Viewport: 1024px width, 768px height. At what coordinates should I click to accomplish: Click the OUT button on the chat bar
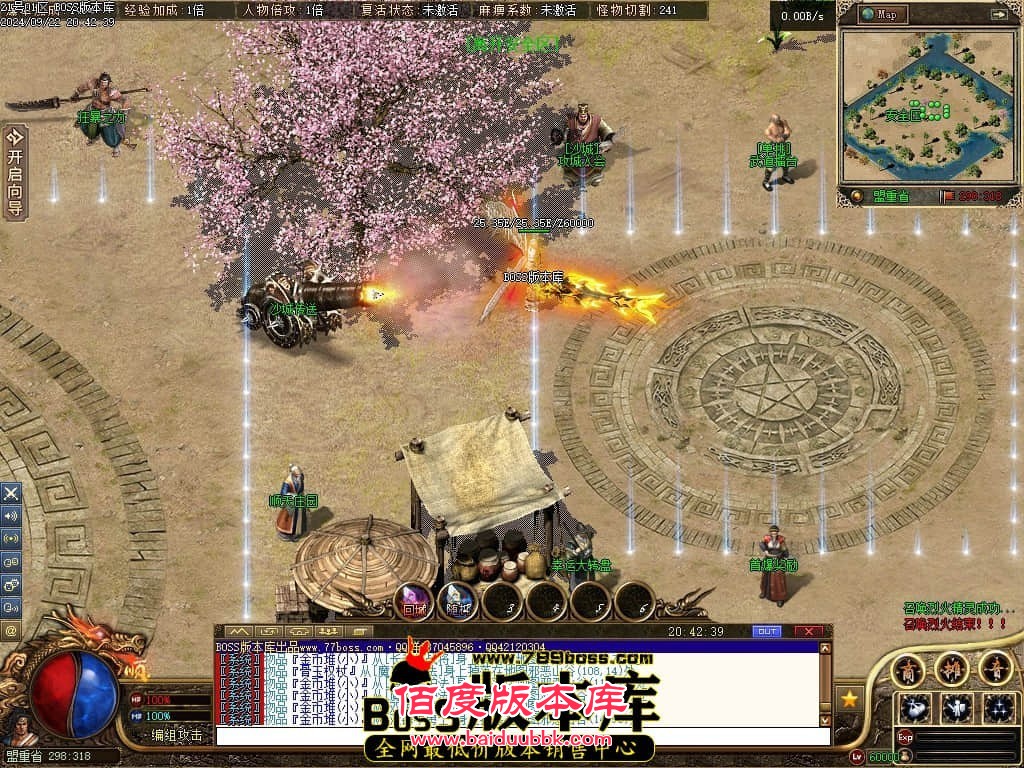(x=766, y=632)
